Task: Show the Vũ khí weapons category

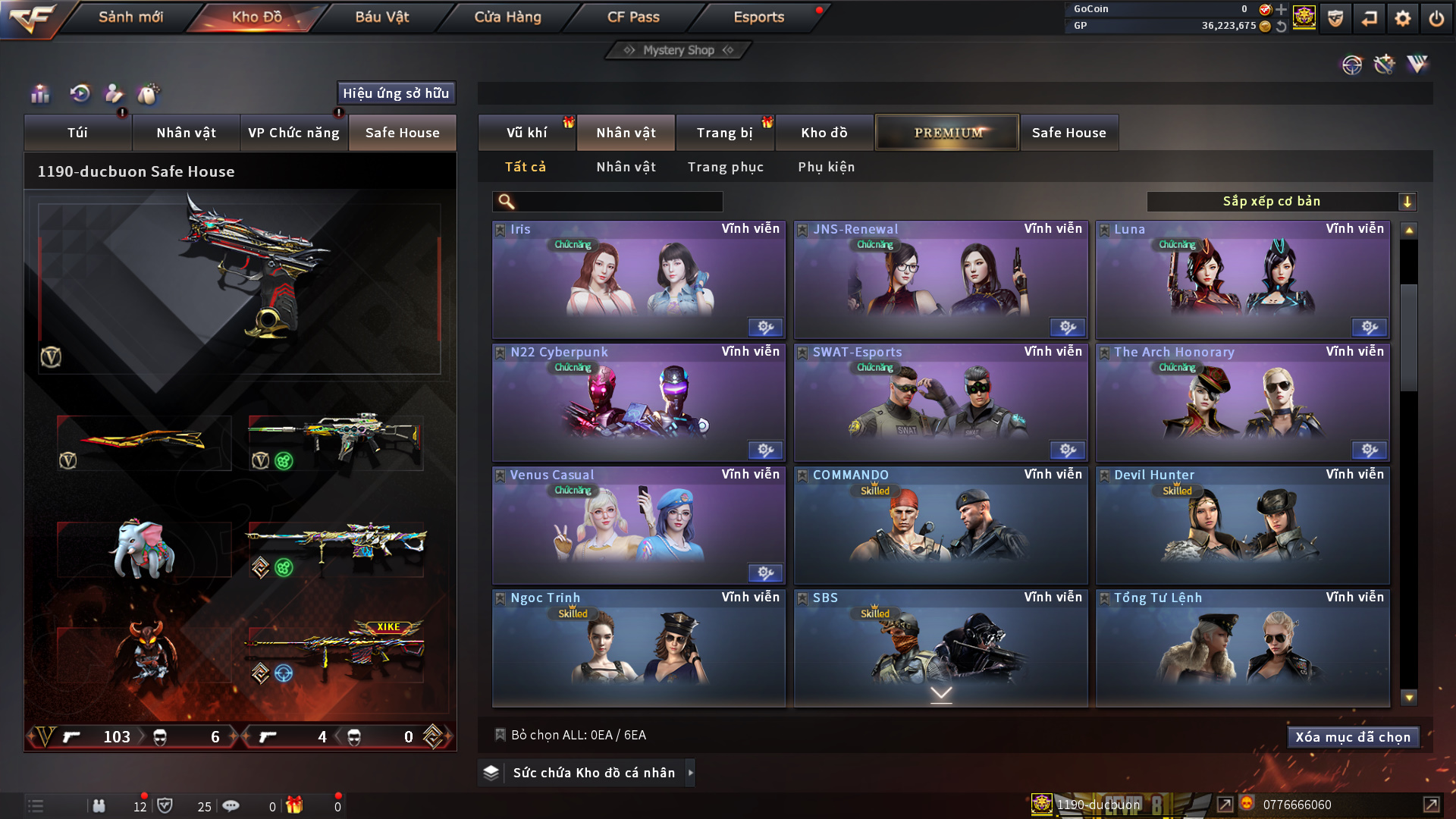Action: 526,133
